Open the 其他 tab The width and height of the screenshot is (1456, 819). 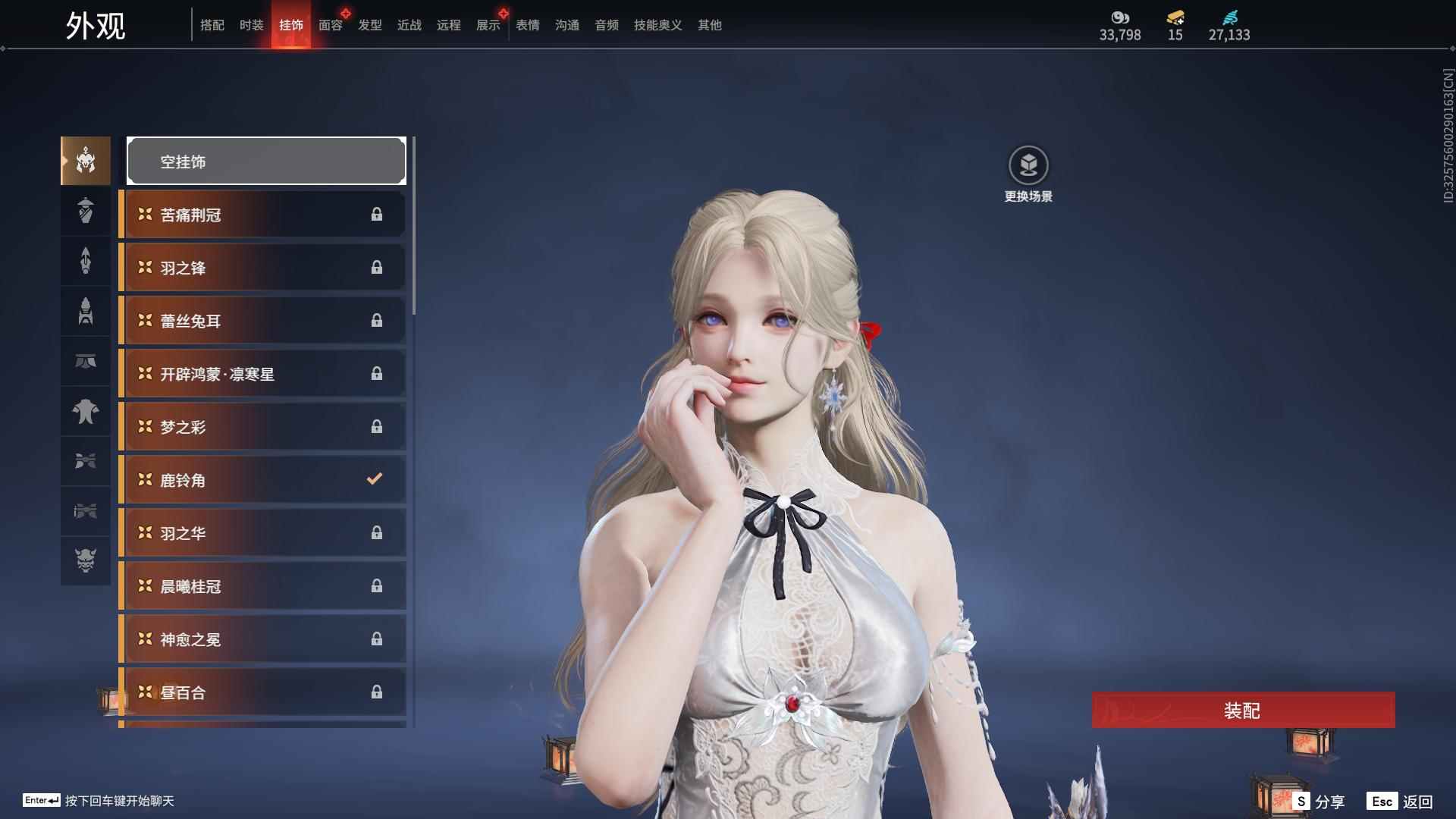tap(710, 25)
